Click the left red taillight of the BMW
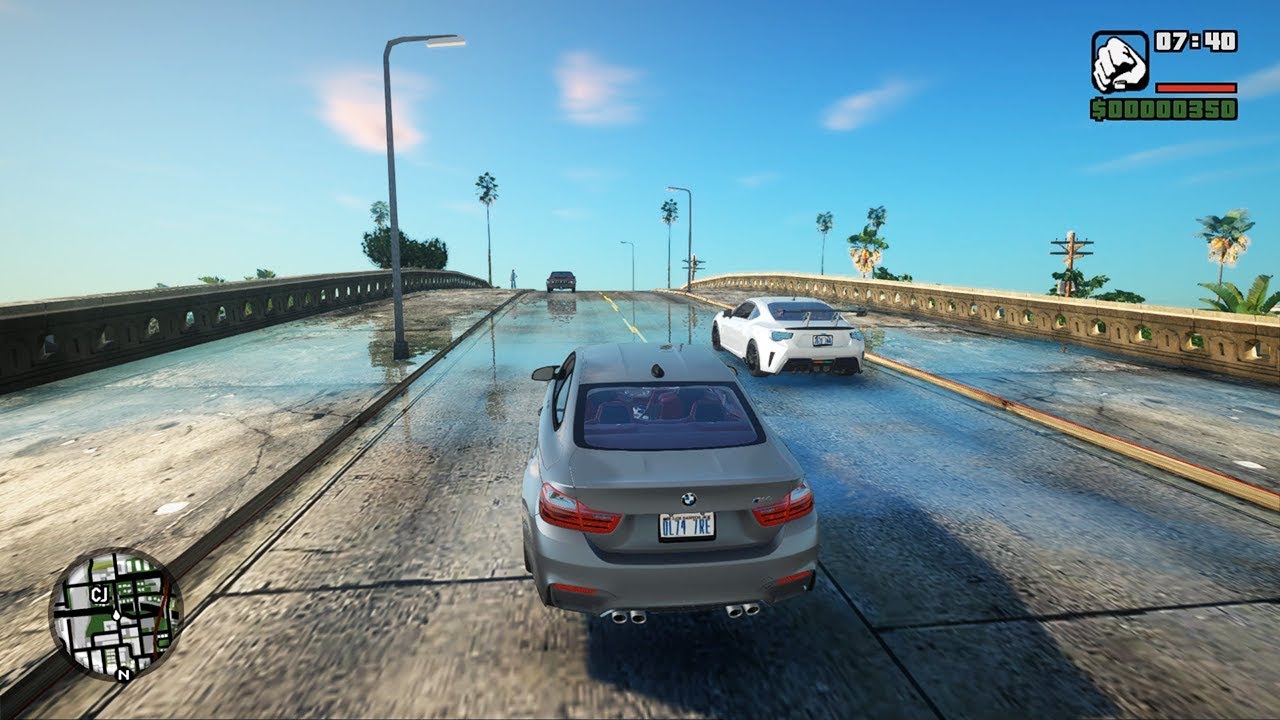The image size is (1280, 720). [x=578, y=510]
